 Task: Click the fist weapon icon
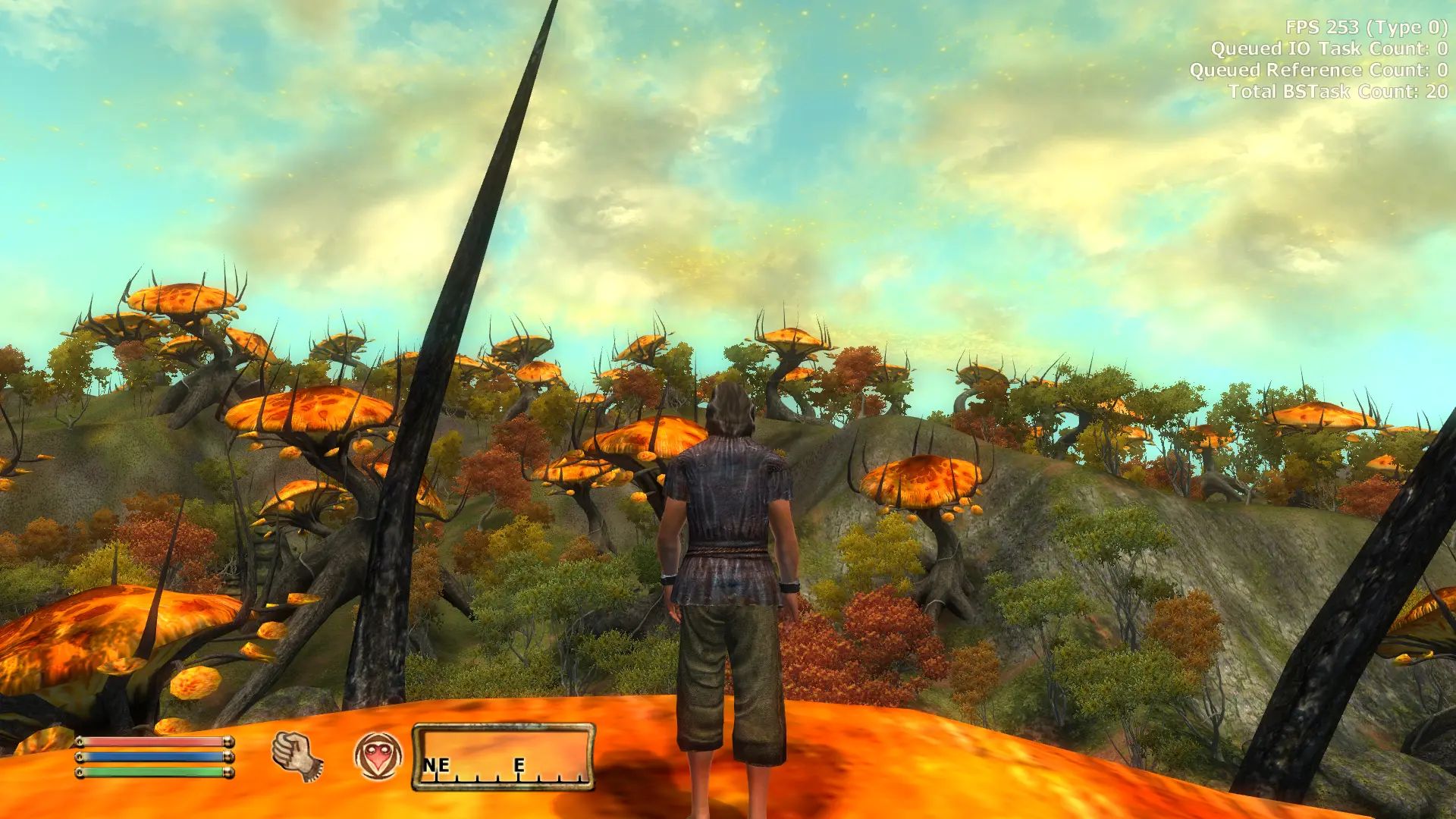[x=297, y=756]
